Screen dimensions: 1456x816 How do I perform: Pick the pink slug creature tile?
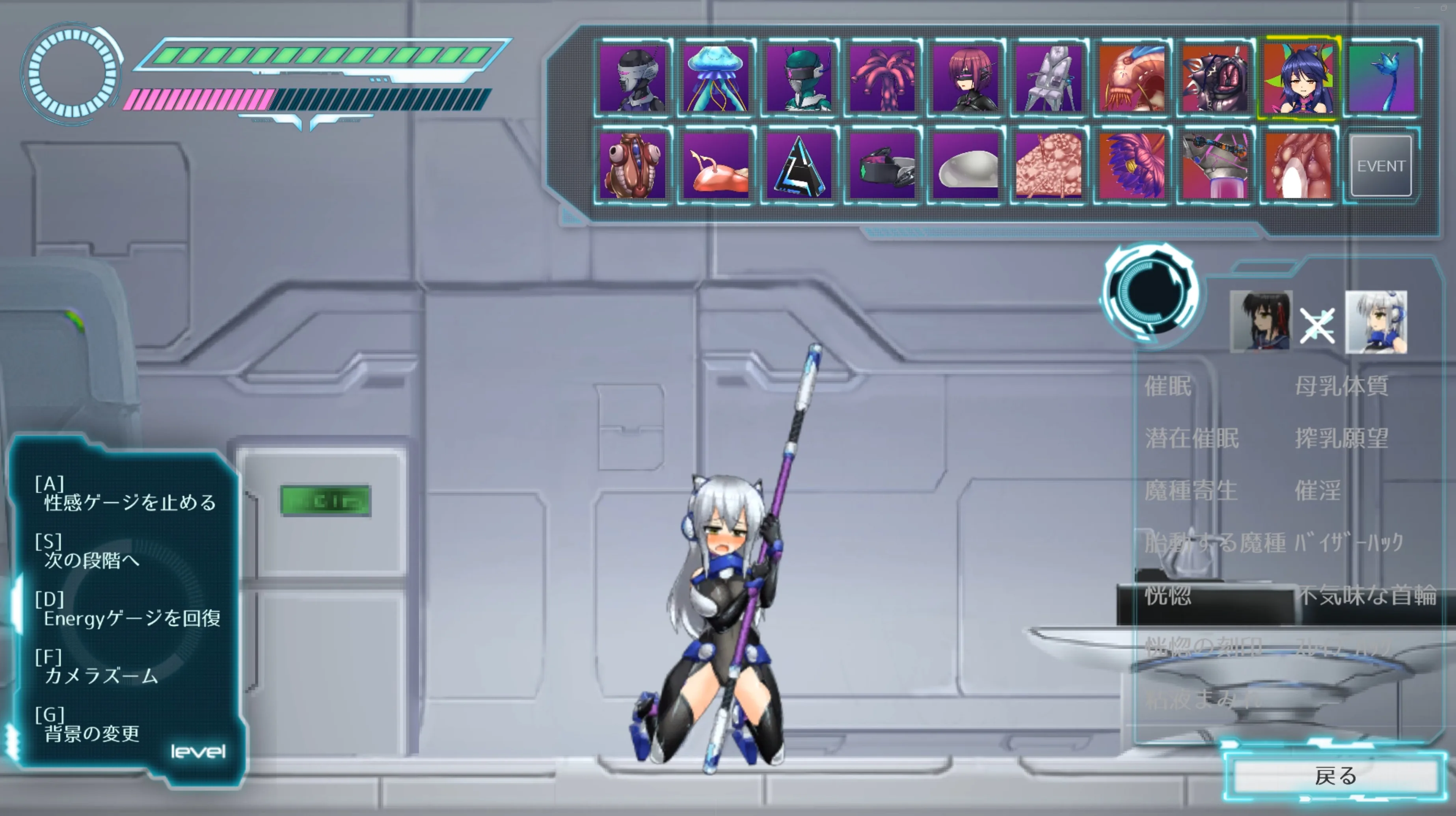coord(715,166)
